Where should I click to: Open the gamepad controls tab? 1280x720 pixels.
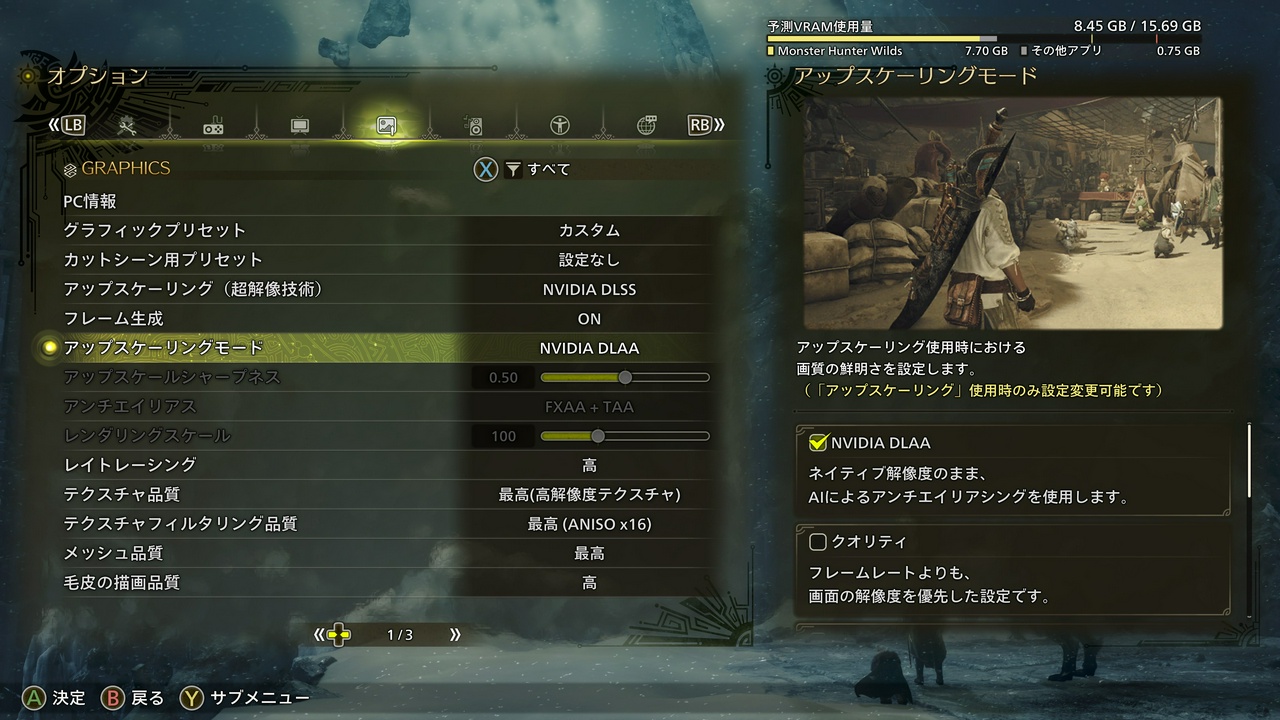[213, 126]
